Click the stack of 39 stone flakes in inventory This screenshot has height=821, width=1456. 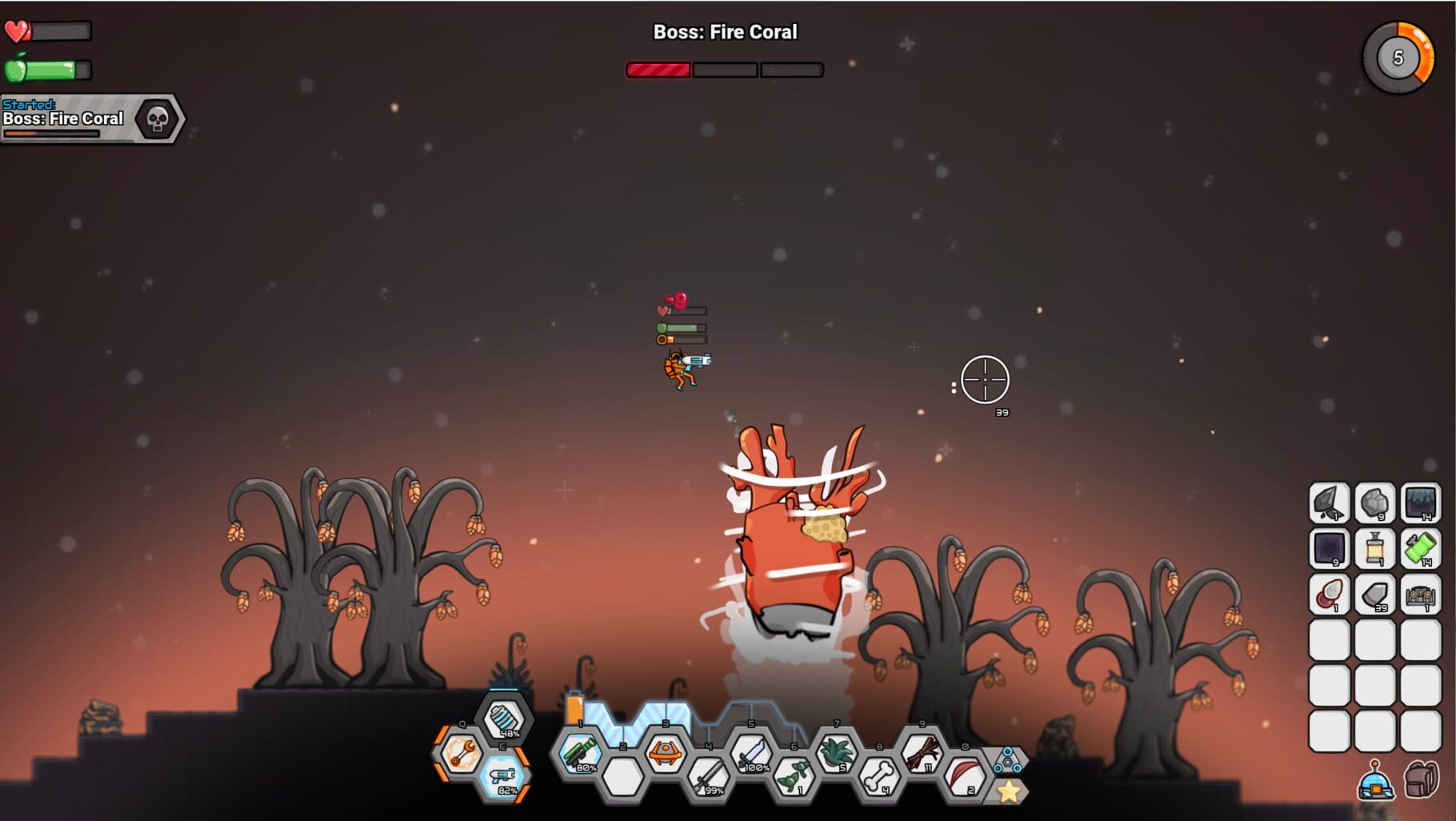point(1374,597)
